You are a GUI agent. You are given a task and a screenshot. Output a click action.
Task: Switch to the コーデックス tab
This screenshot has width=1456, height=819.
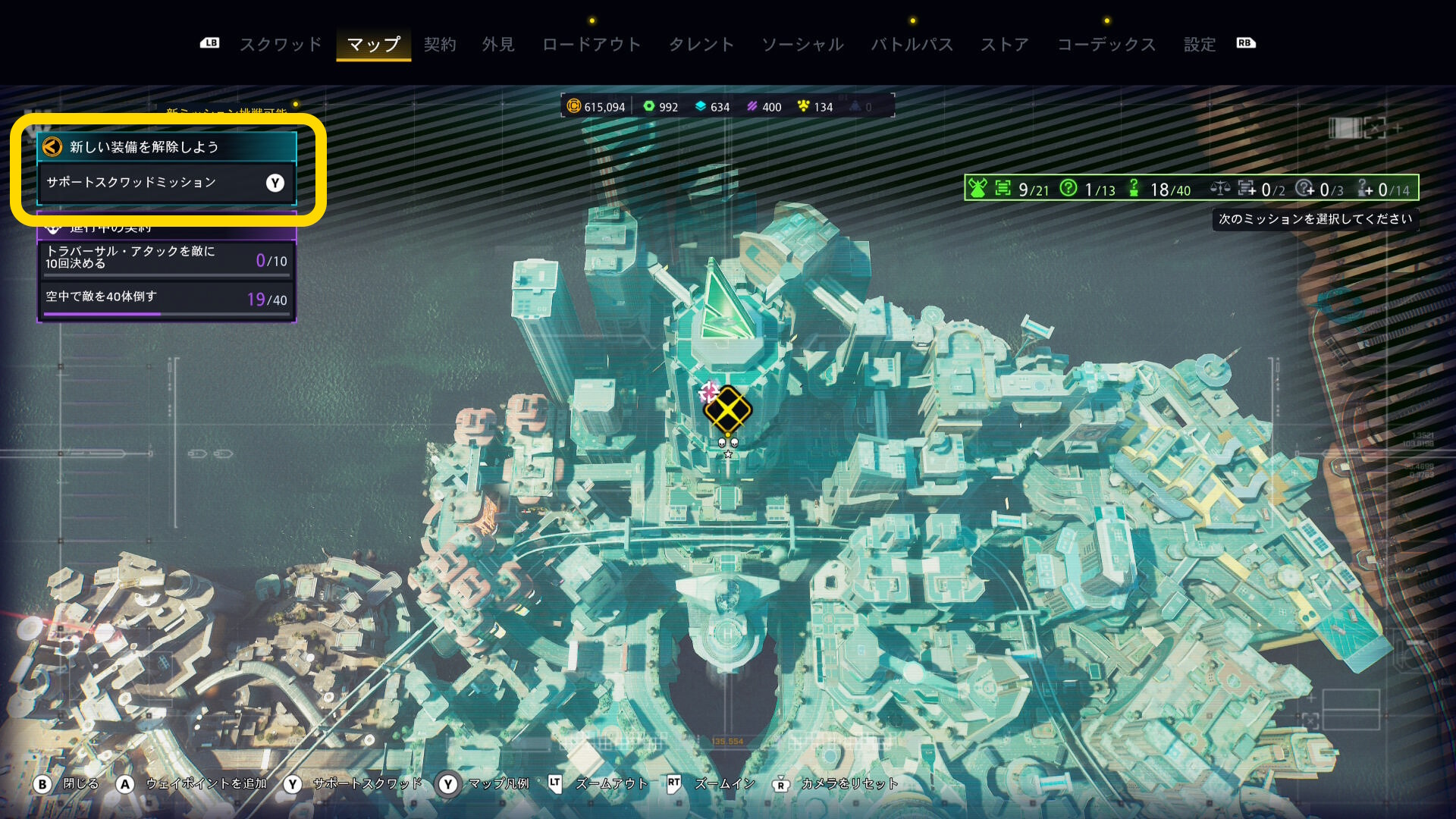(x=1106, y=44)
